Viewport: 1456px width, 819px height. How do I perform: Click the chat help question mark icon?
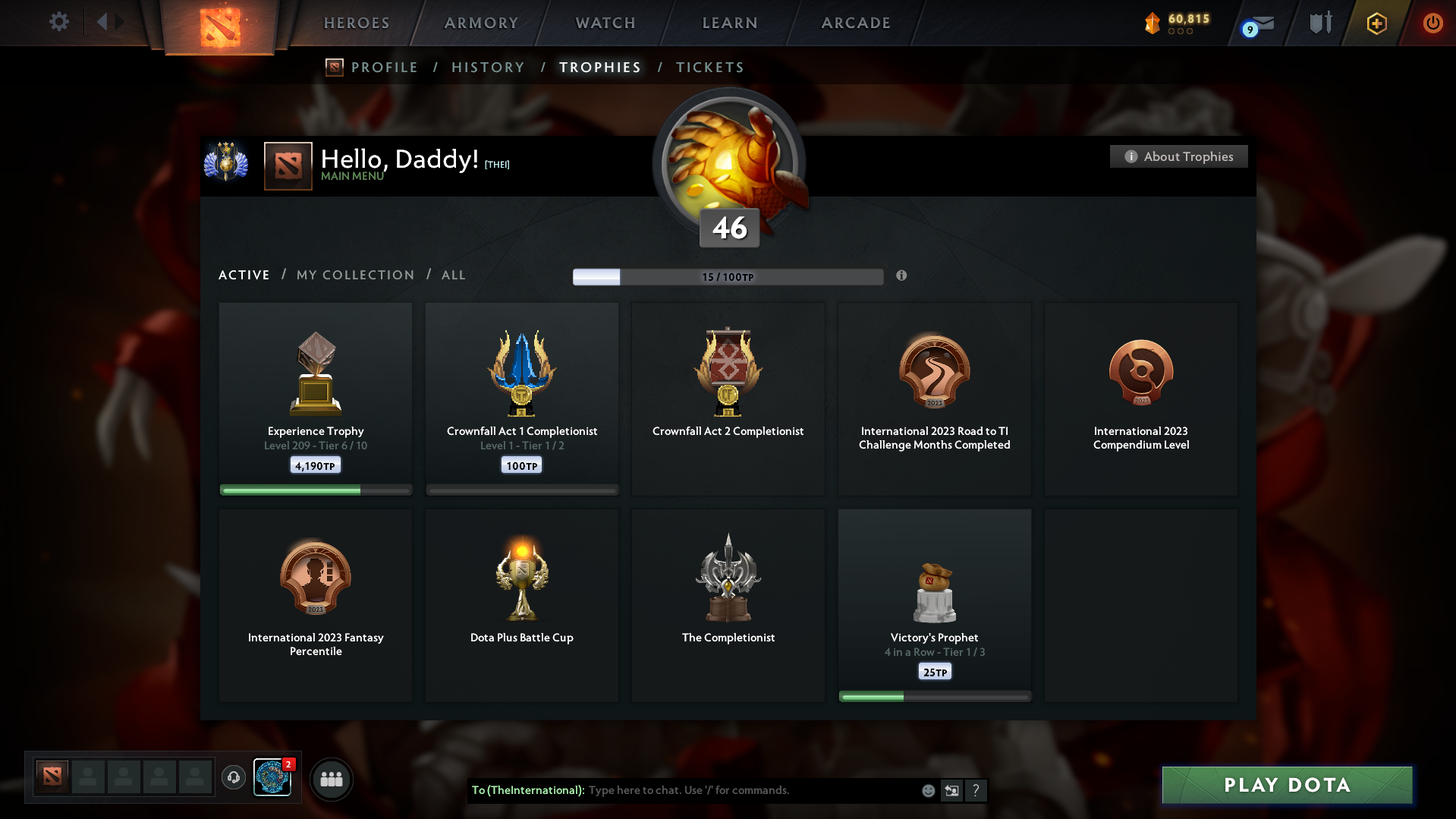[x=976, y=790]
